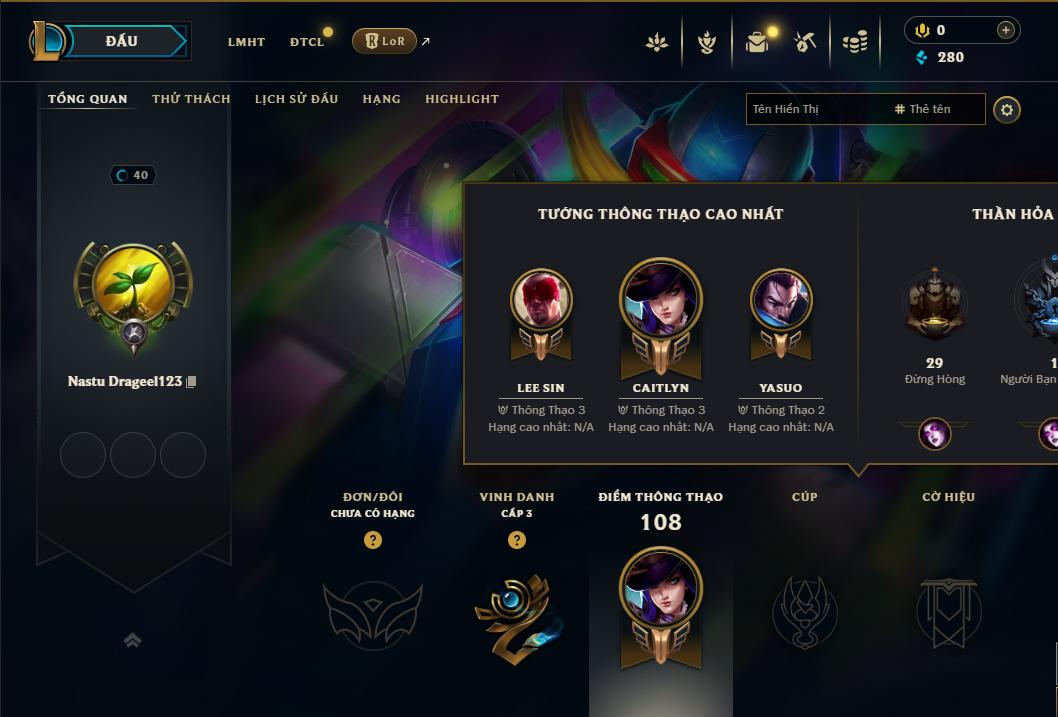This screenshot has width=1058, height=717.
Task: Open the loot chest icon
Action: 757,42
